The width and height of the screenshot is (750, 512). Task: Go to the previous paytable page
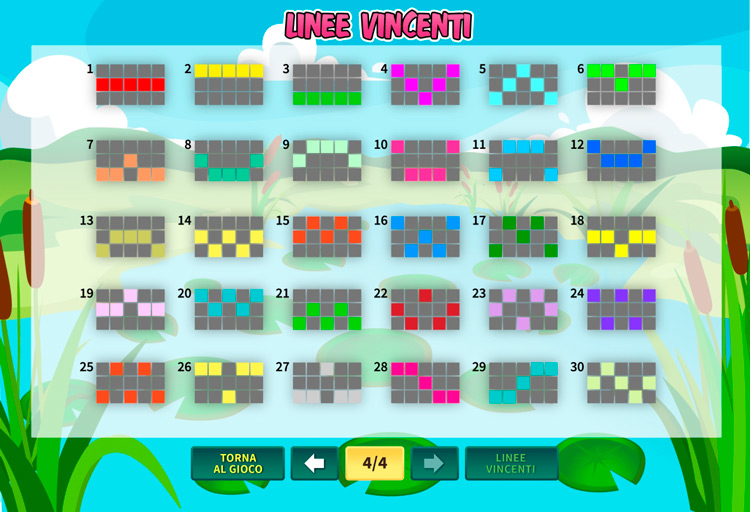[315, 463]
